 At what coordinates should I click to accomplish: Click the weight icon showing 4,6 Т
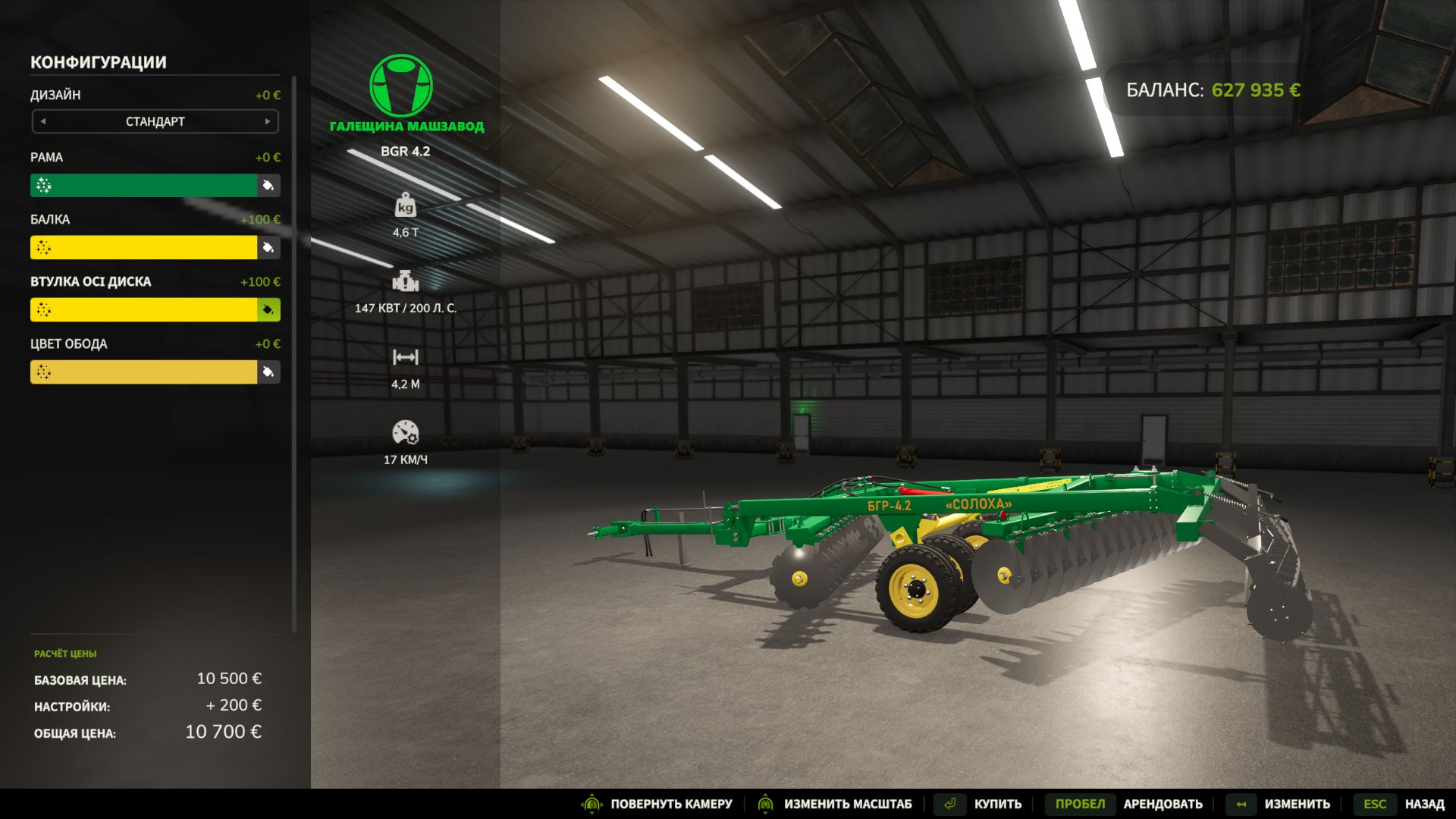[406, 206]
